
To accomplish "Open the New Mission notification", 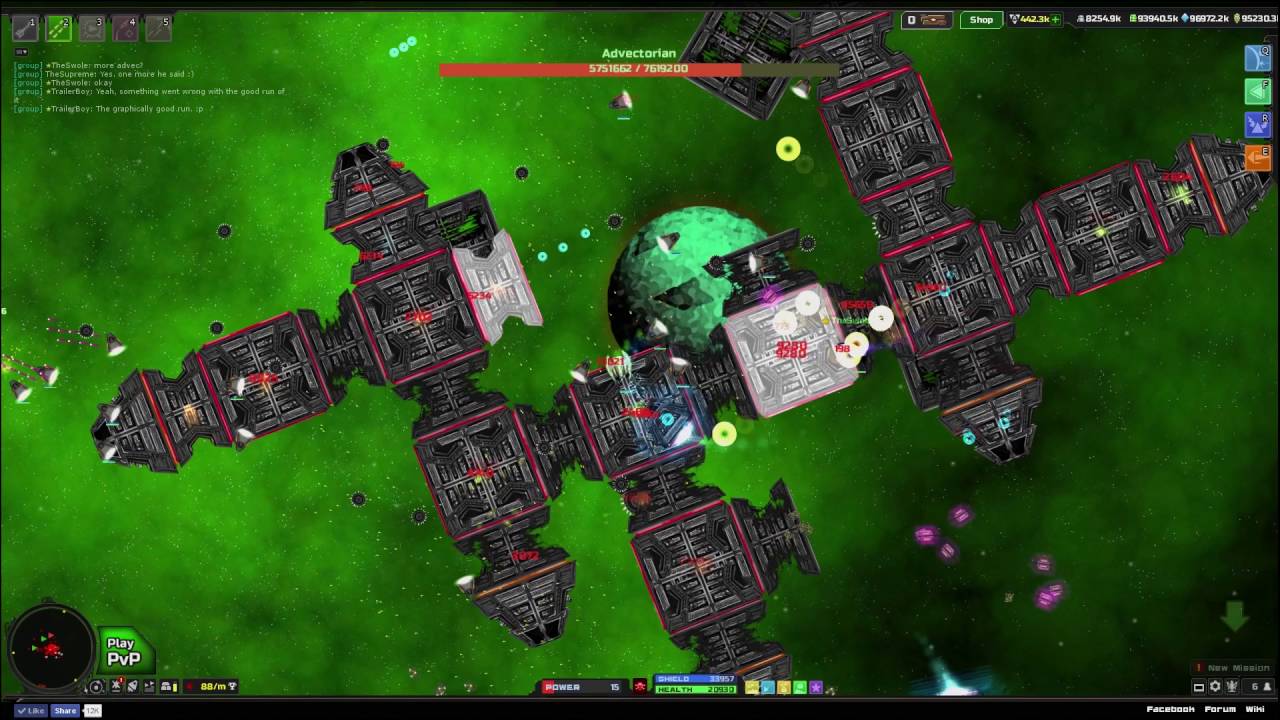I will [x=1237, y=668].
